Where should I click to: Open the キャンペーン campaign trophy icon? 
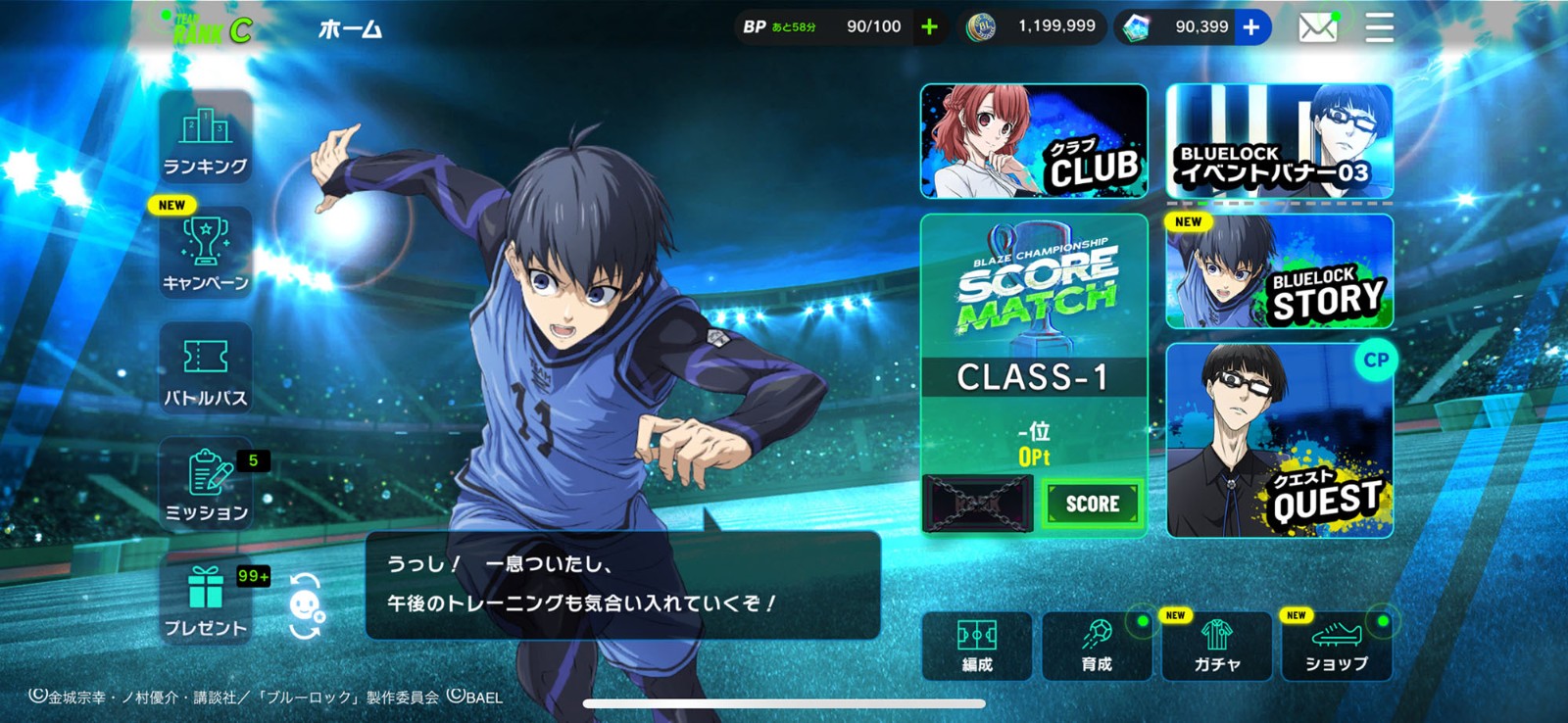(204, 255)
